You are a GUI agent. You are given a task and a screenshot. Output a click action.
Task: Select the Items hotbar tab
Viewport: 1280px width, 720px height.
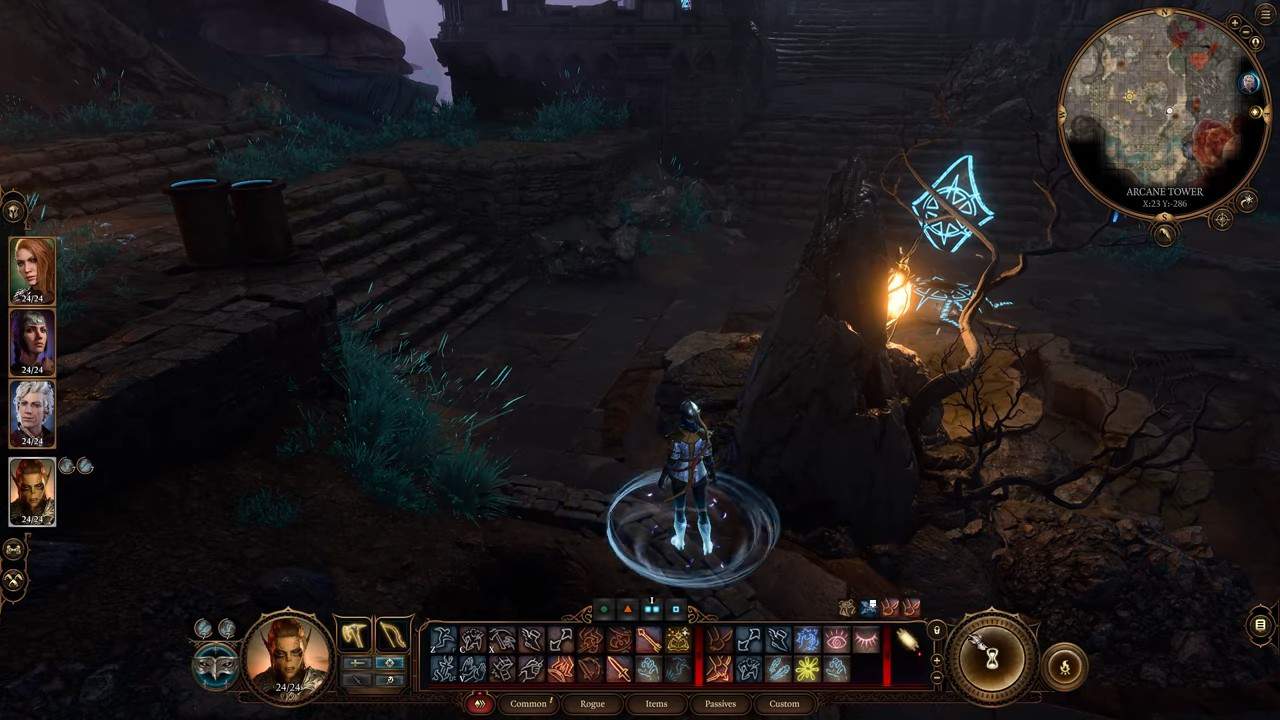[x=656, y=704]
